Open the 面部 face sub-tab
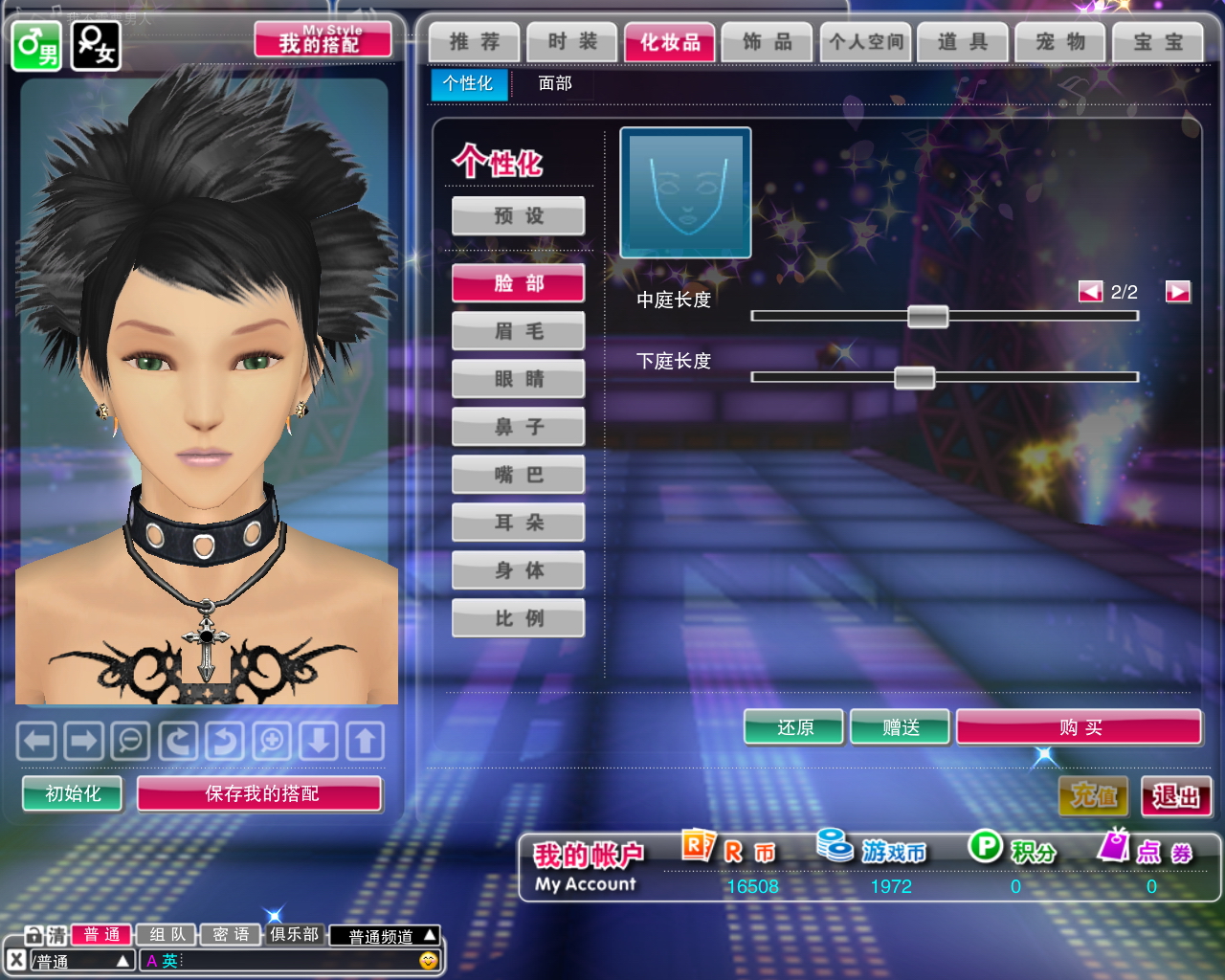 pyautogui.click(x=555, y=84)
